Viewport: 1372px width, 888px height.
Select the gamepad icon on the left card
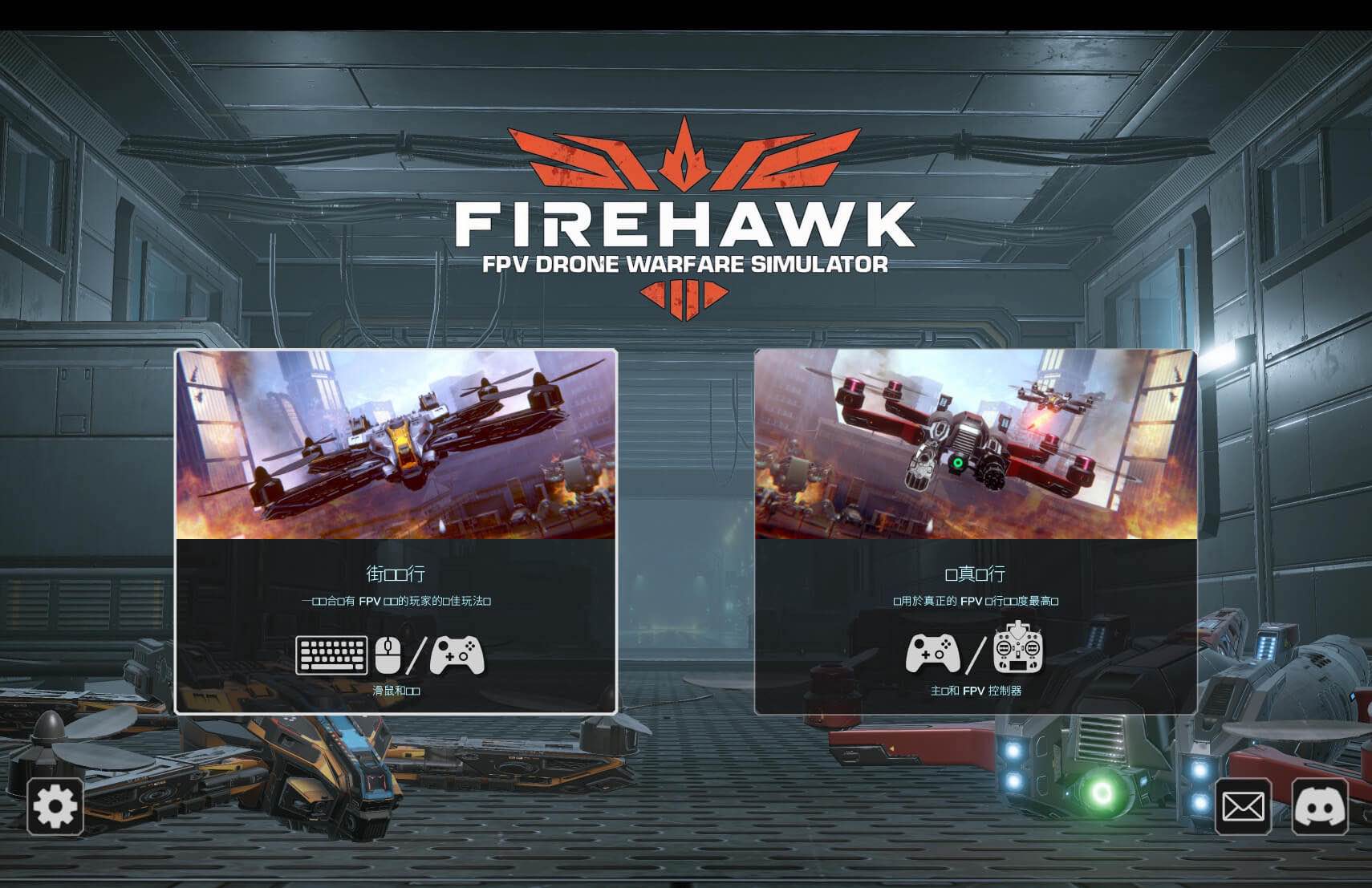(x=456, y=654)
